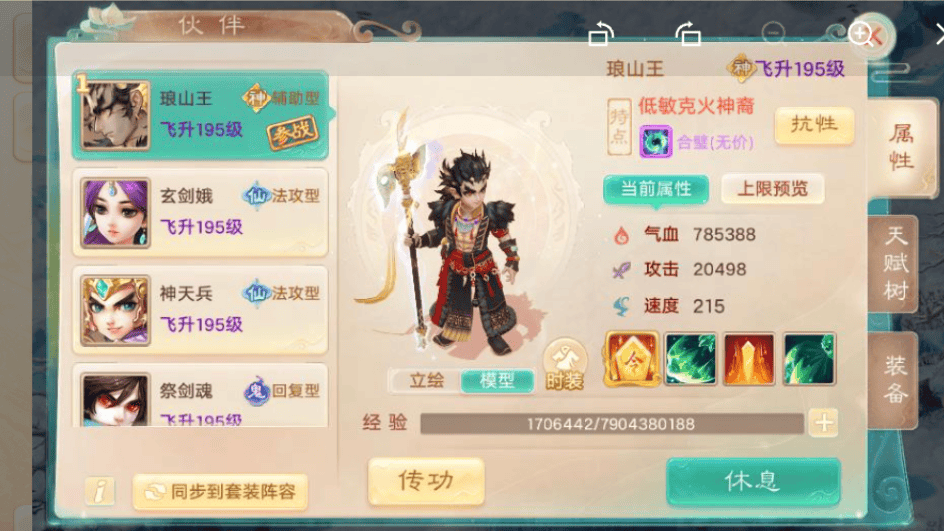The image size is (944, 531).
Task: Show the 上限预览 tab
Action: tap(772, 189)
